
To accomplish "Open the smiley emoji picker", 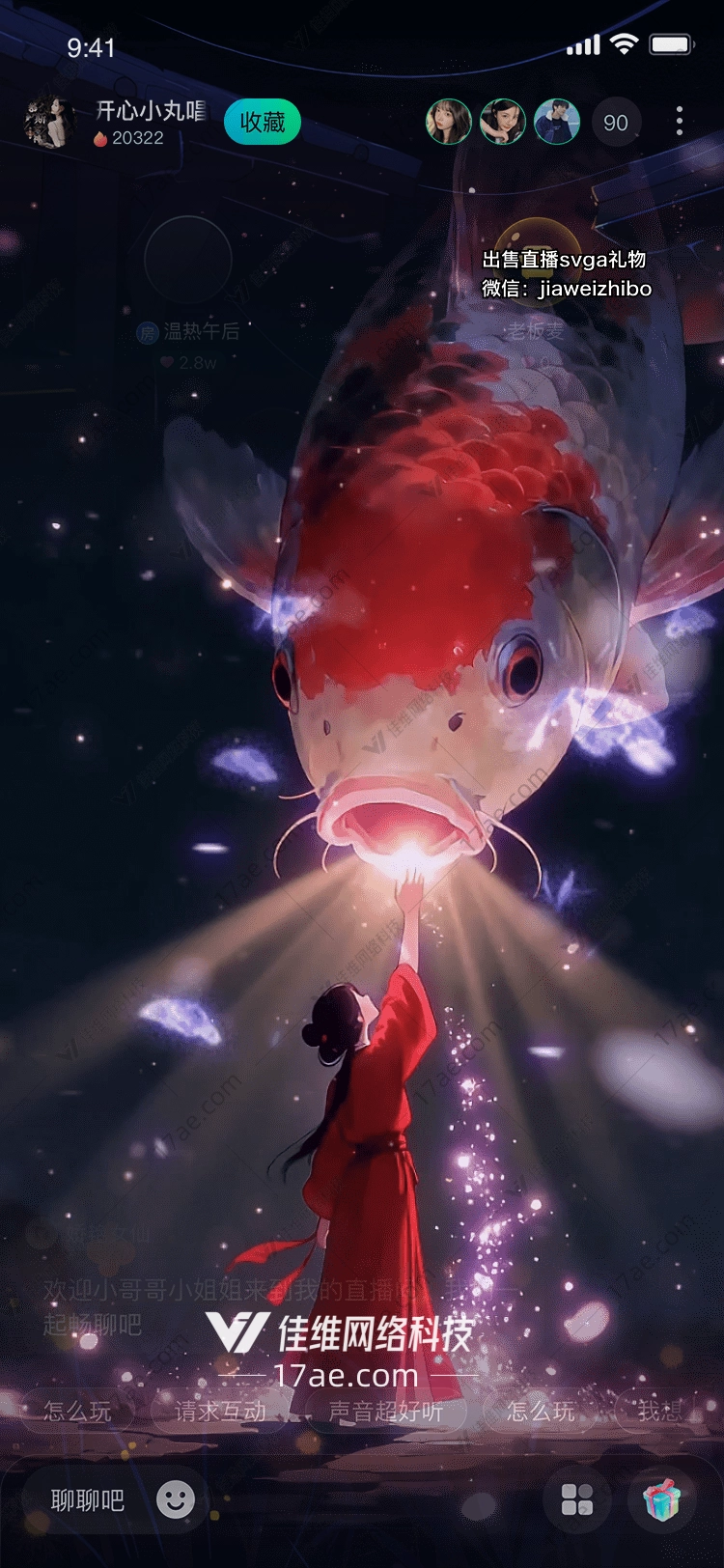I will (x=176, y=1499).
